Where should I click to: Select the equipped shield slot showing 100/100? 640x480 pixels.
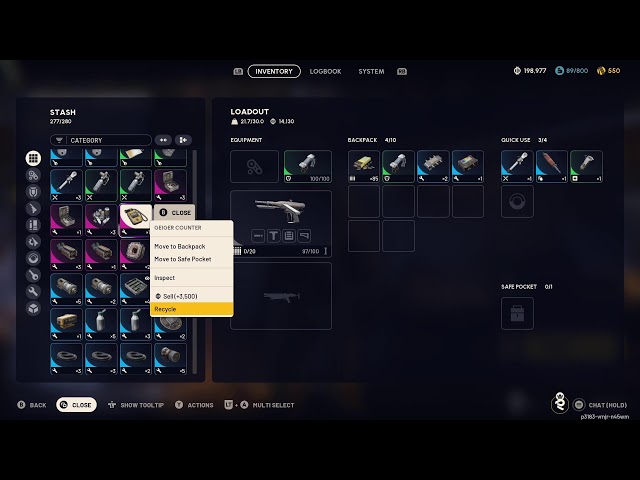tap(308, 166)
